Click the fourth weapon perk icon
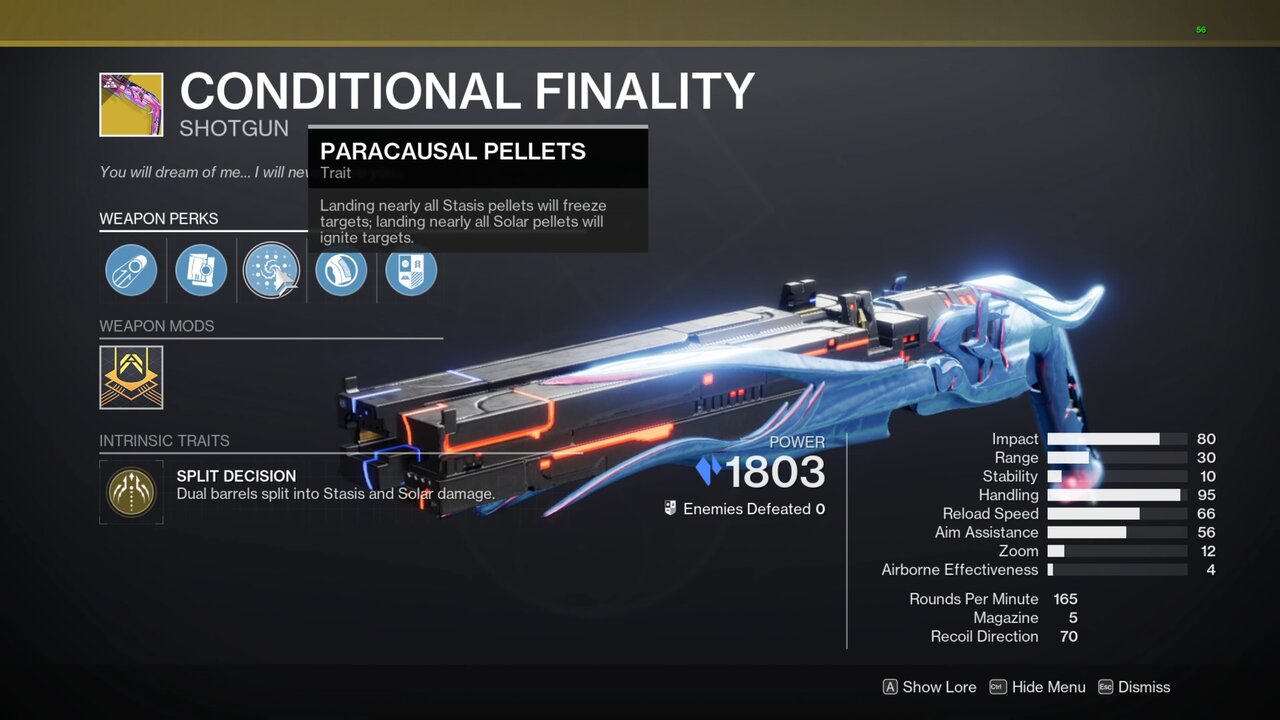This screenshot has width=1280, height=720. [340, 270]
